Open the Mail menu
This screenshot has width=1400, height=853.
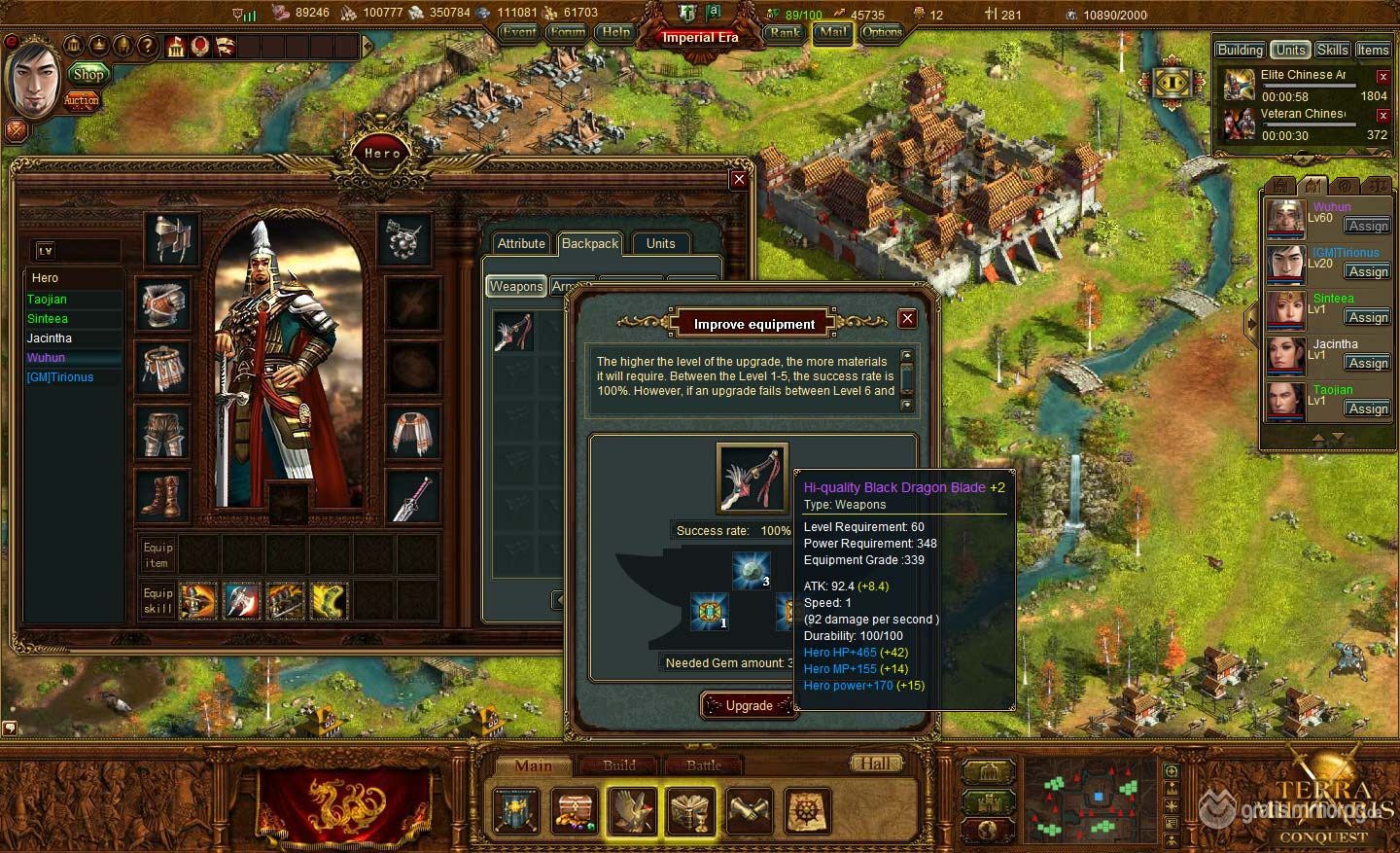[x=831, y=32]
